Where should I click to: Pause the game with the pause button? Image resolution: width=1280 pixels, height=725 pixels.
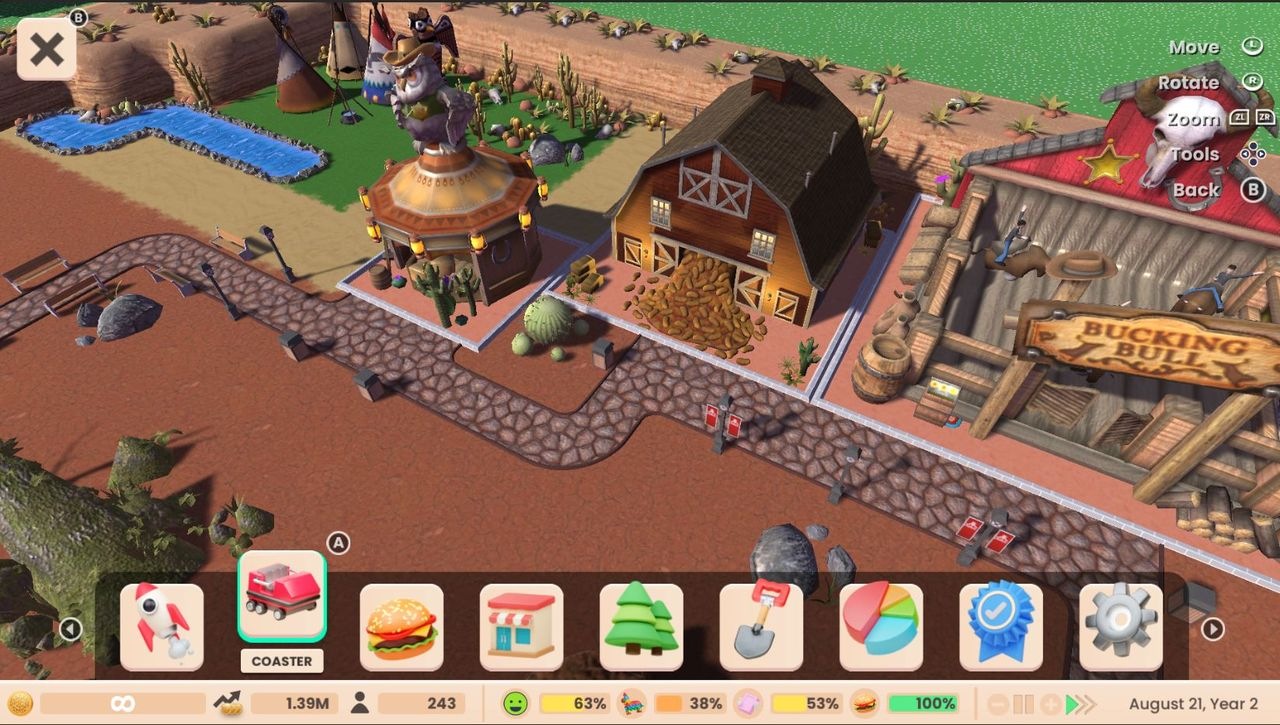pyautogui.click(x=1024, y=704)
